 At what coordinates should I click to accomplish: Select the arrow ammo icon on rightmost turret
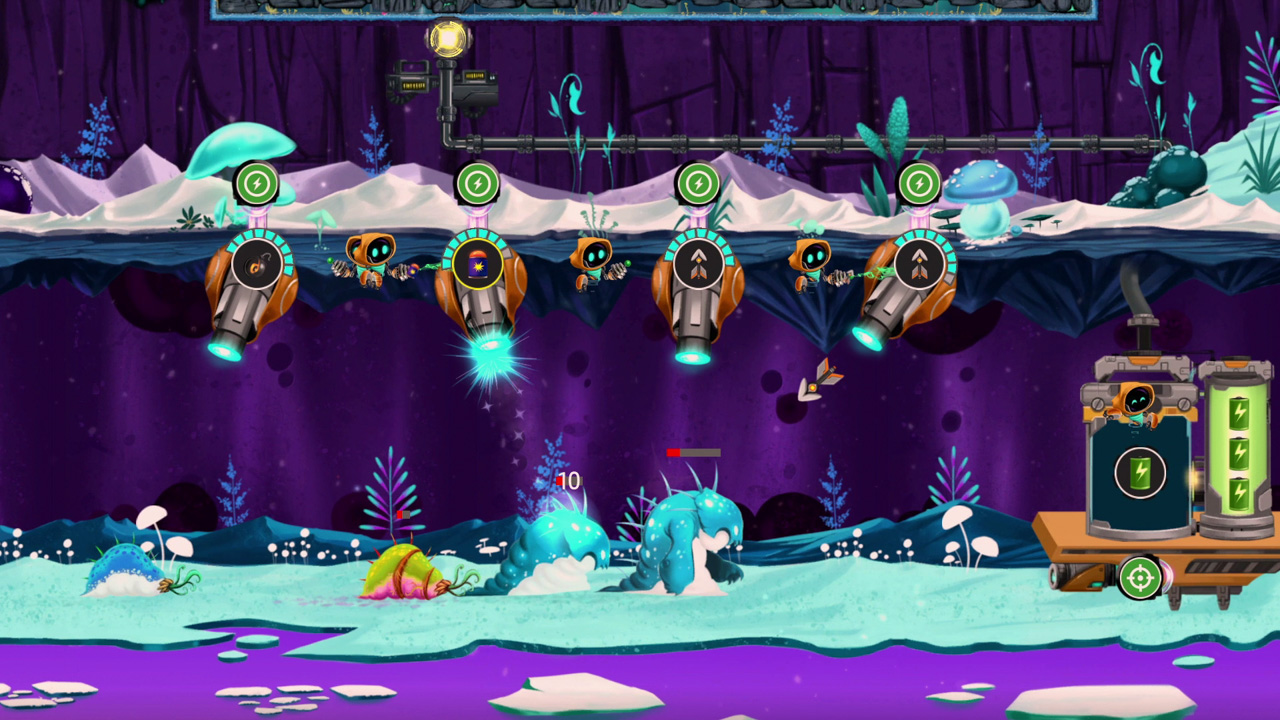917,263
